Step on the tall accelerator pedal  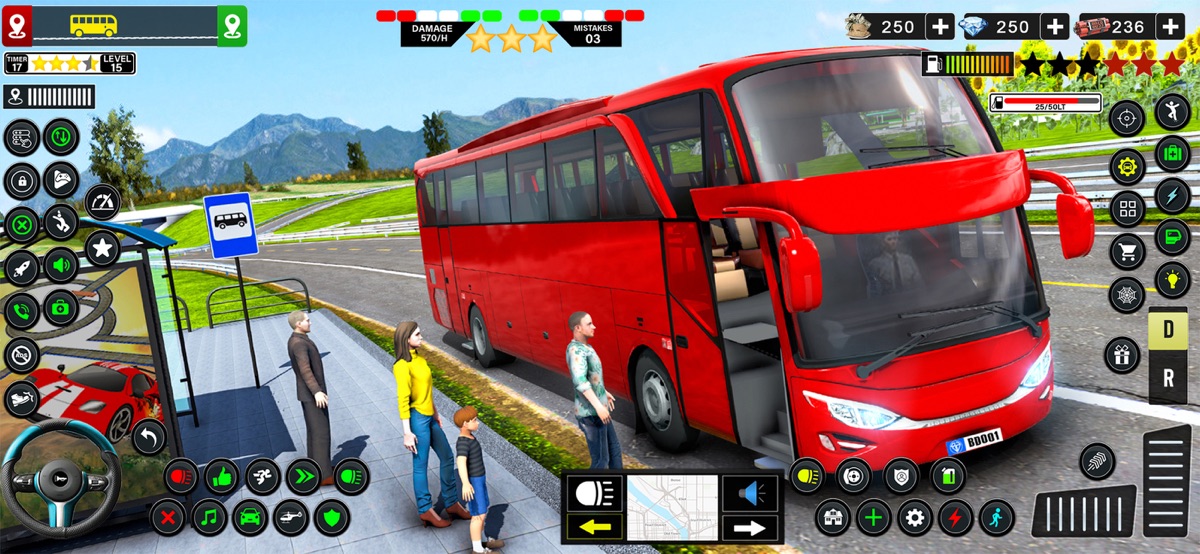pyautogui.click(x=1166, y=479)
